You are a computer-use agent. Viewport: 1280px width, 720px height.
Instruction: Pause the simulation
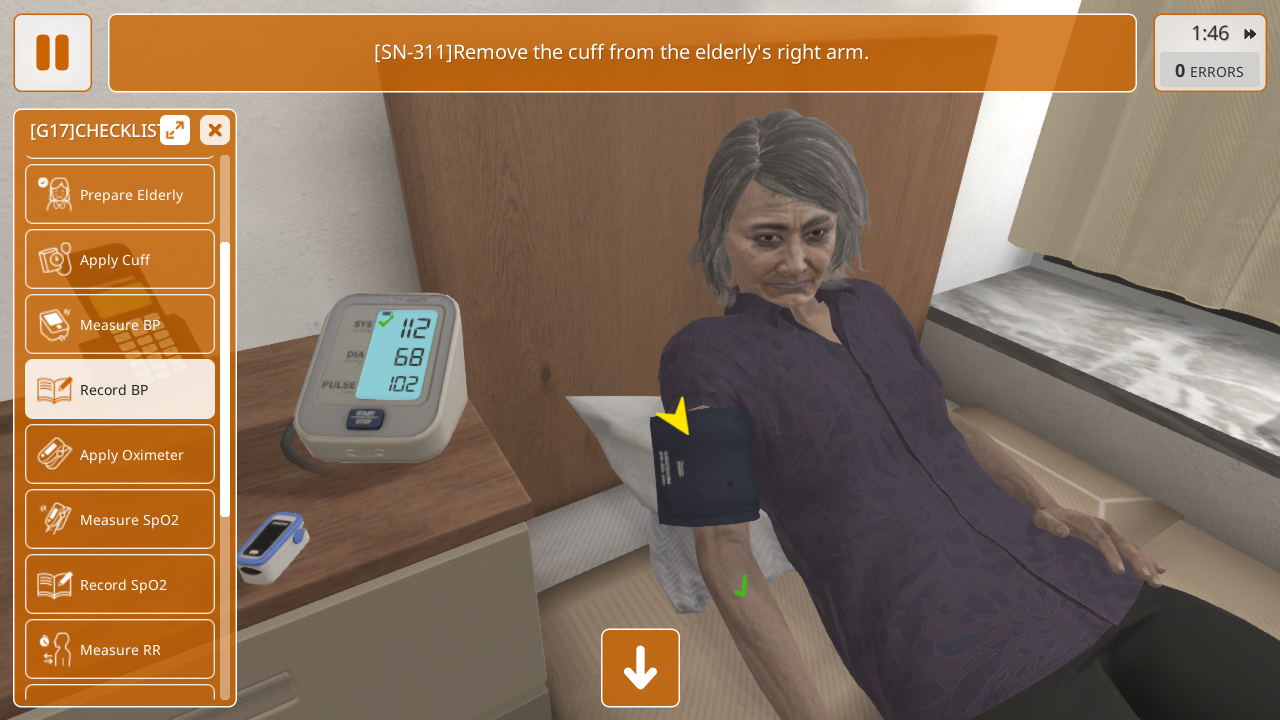(x=52, y=52)
